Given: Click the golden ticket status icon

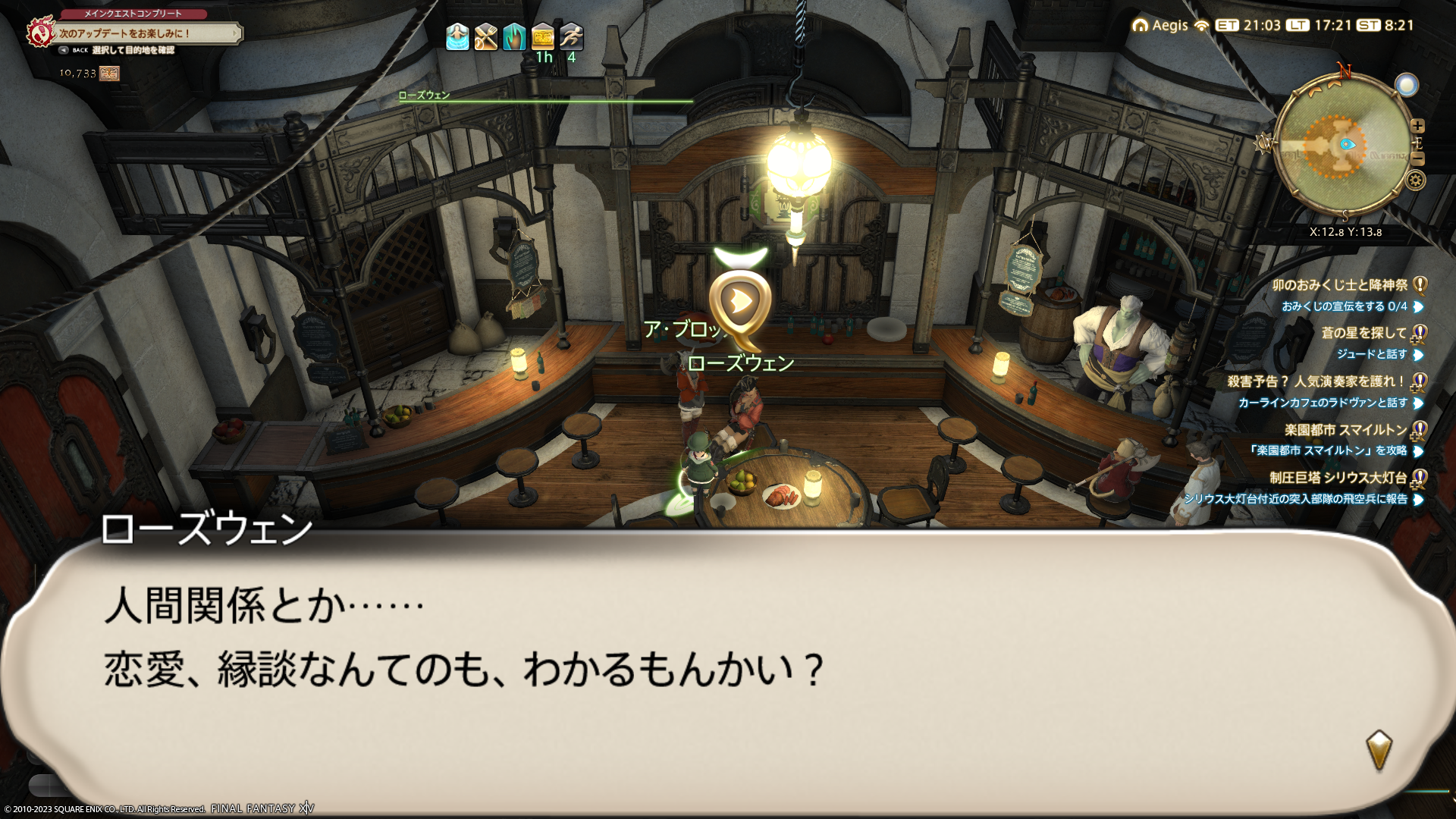Looking at the screenshot, I should tap(543, 36).
